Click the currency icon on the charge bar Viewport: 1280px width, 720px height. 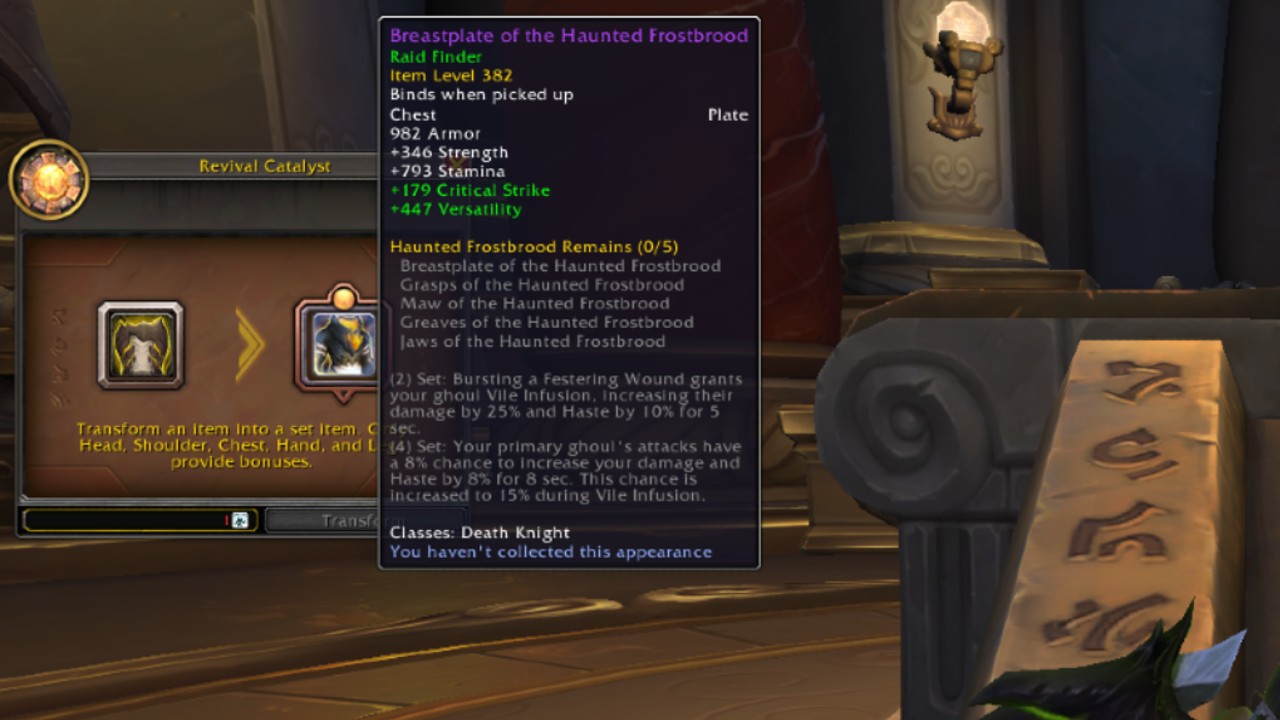coord(239,519)
